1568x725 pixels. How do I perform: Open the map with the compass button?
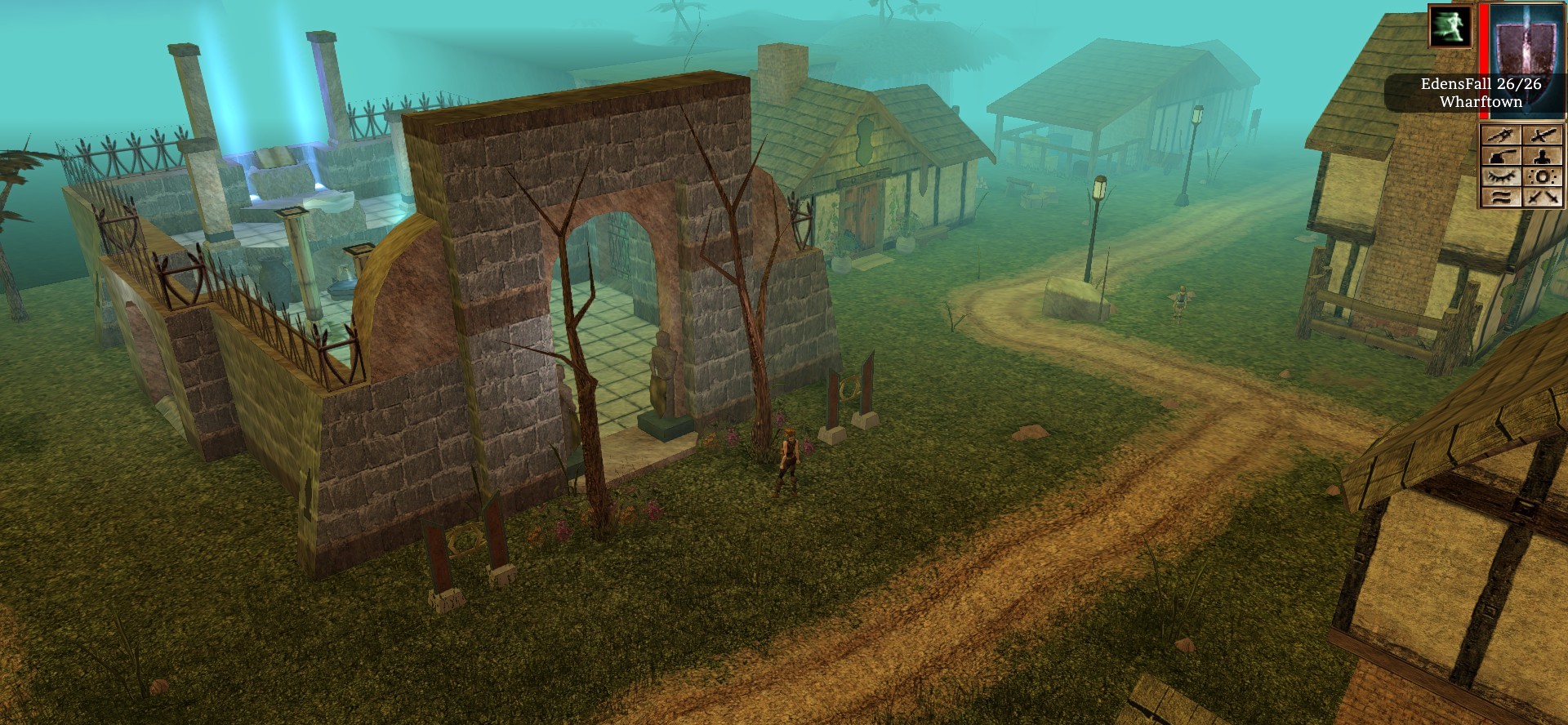[1501, 136]
